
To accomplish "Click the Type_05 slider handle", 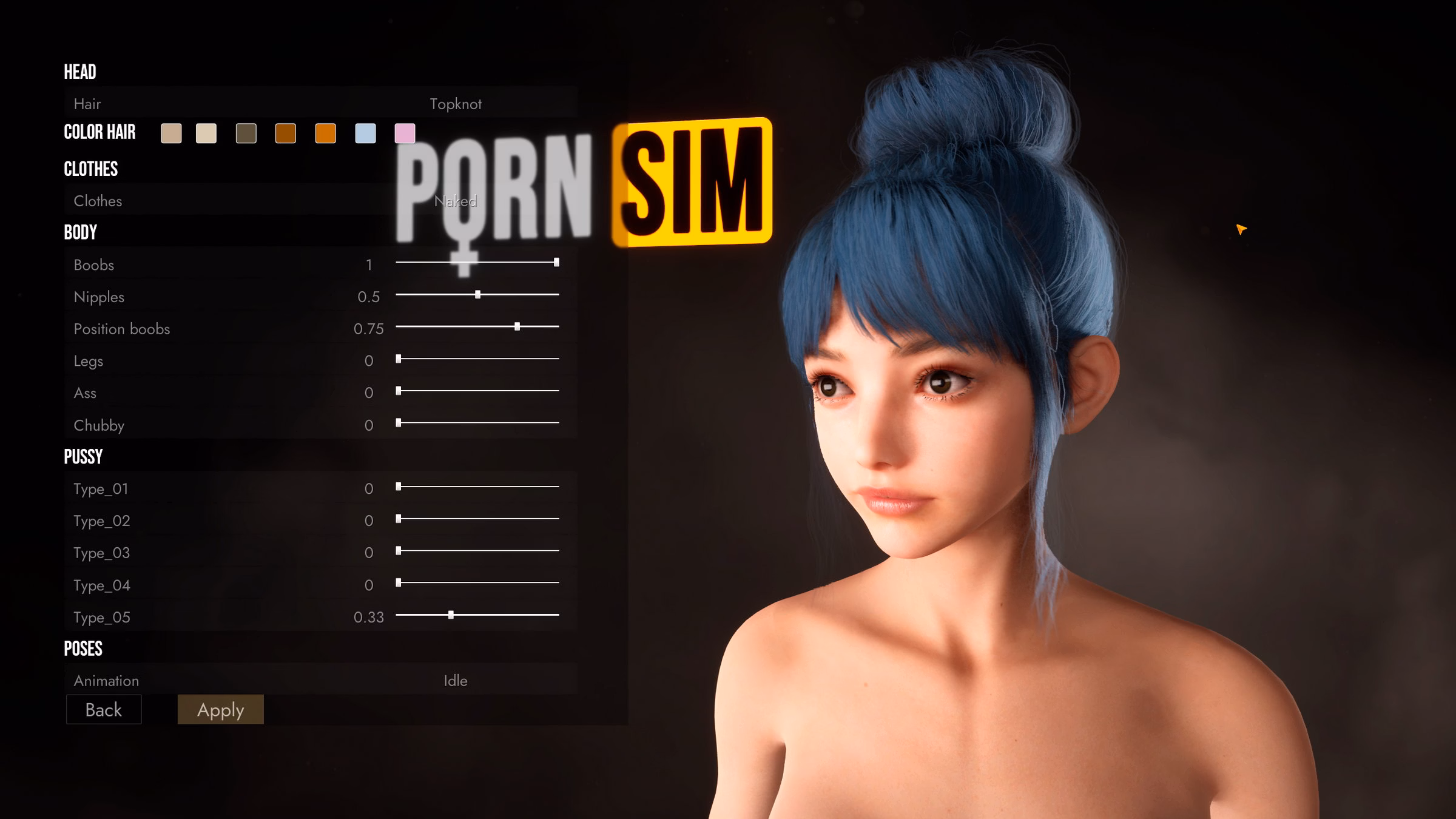I will (x=451, y=615).
